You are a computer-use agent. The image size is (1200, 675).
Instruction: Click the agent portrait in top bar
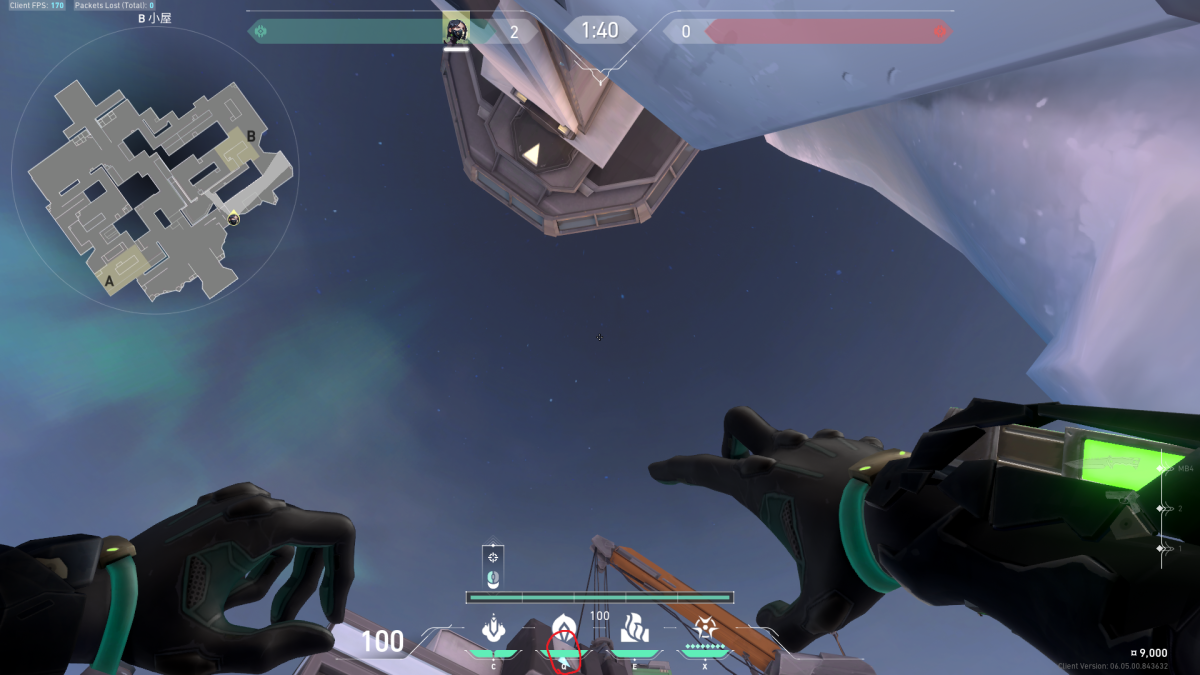[x=456, y=31]
